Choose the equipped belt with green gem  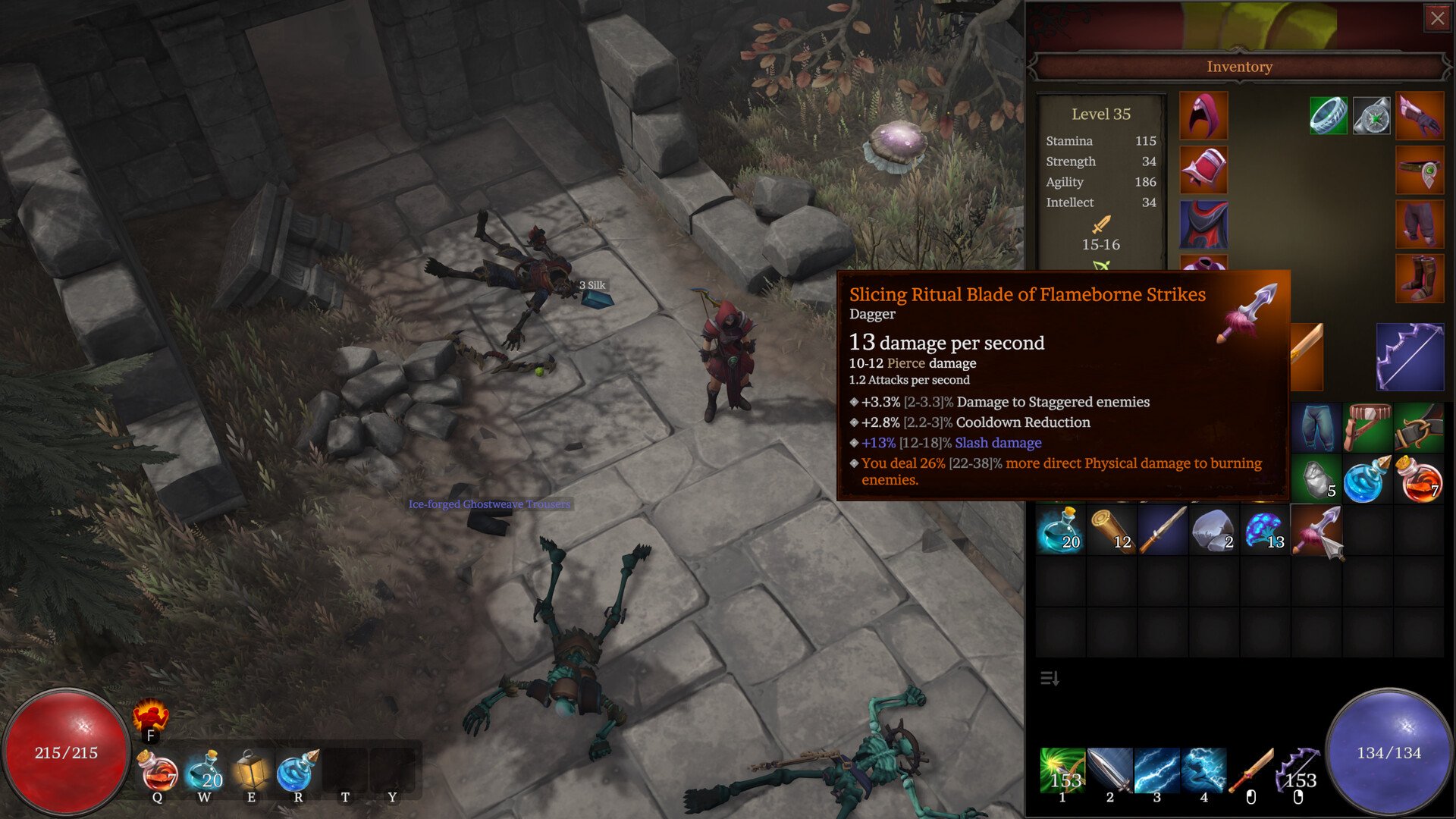[1419, 171]
